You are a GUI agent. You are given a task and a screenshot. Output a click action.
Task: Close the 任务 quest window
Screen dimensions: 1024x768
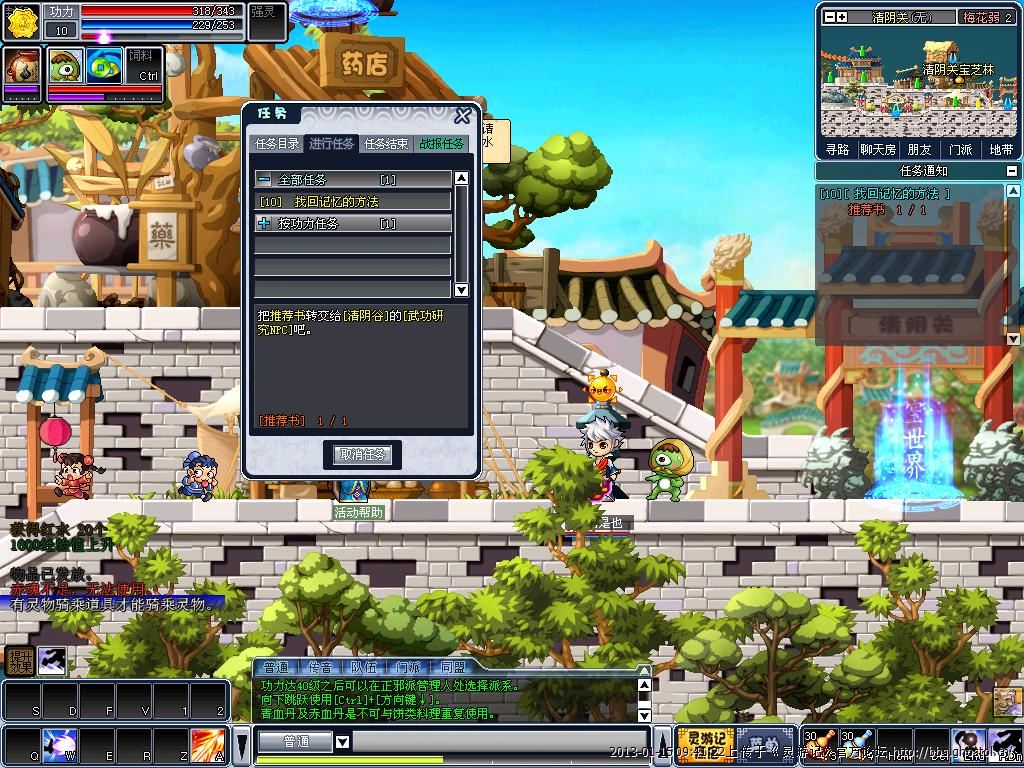pos(462,116)
